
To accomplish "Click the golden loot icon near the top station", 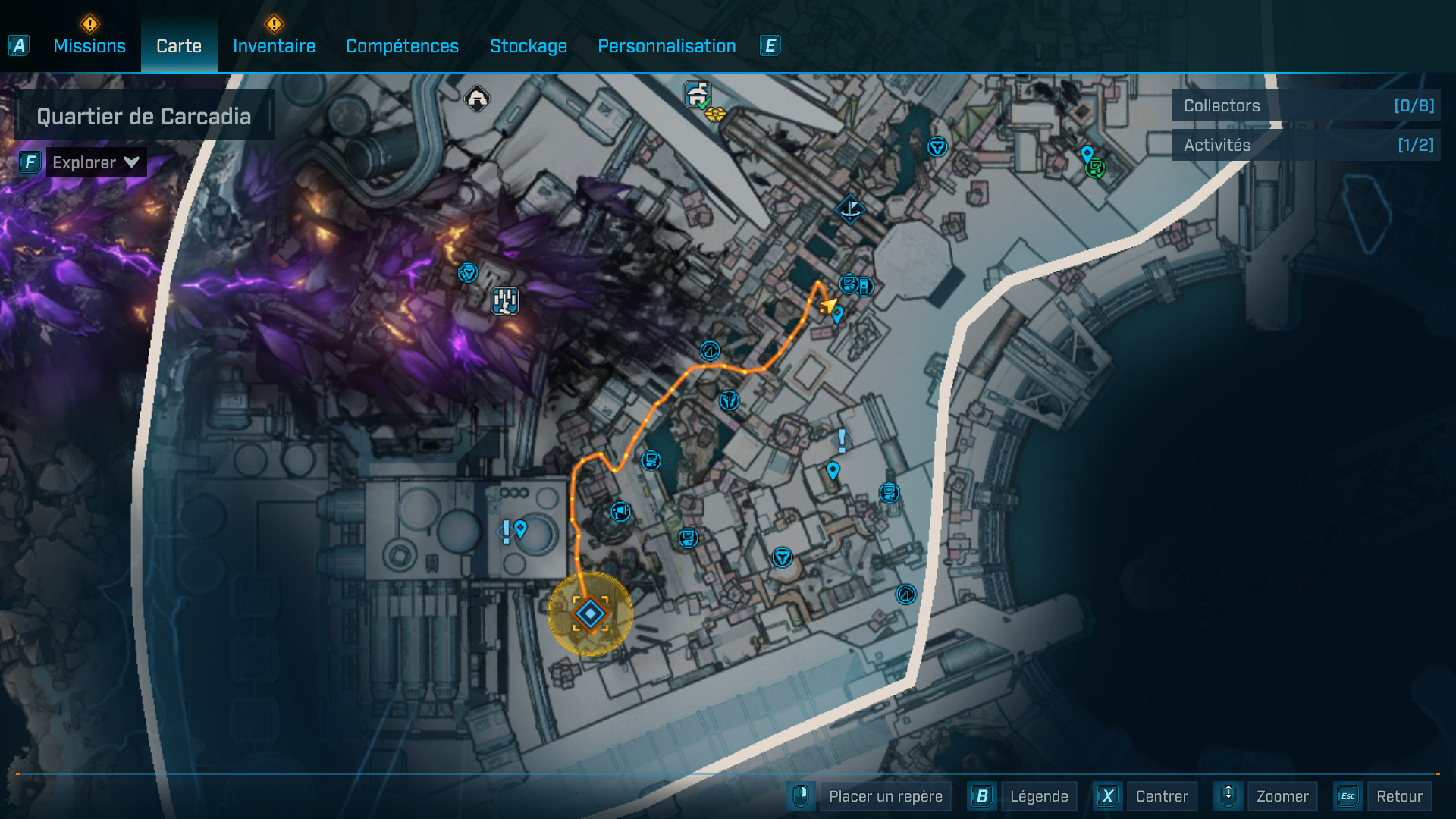I will 714,115.
